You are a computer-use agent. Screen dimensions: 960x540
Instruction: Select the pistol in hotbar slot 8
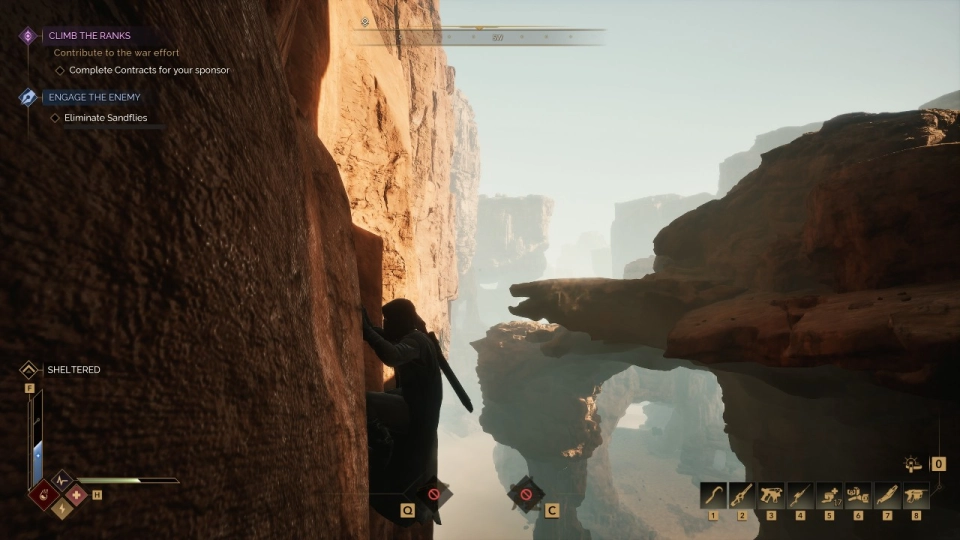pyautogui.click(x=916, y=494)
